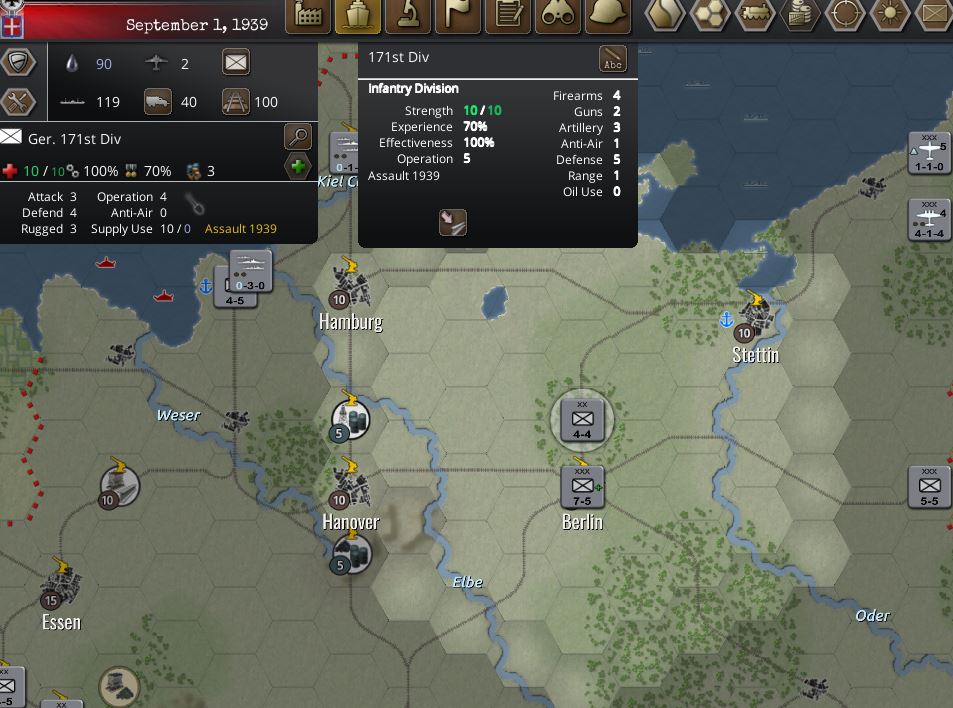Click the railway track button
Screen dimensions: 953x708
click(235, 101)
